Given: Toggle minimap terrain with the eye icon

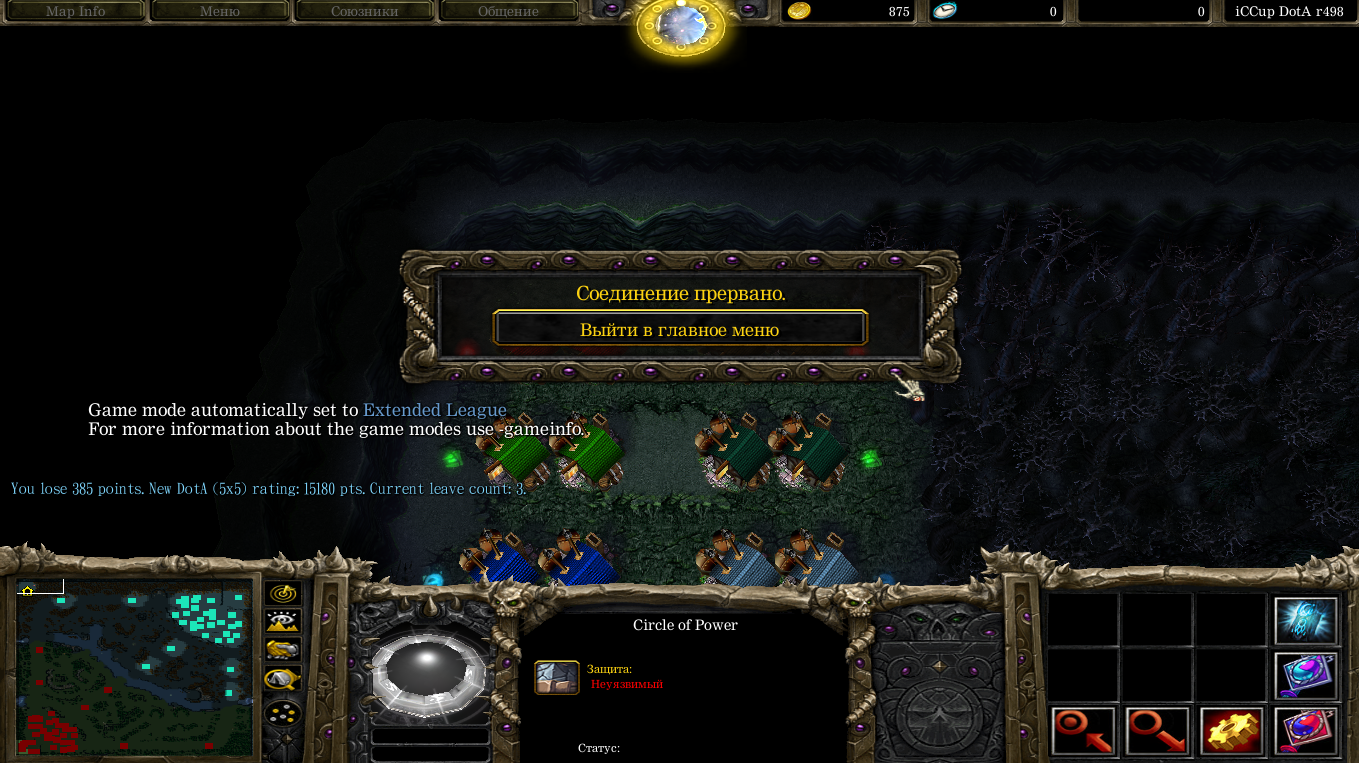Looking at the screenshot, I should [x=284, y=621].
